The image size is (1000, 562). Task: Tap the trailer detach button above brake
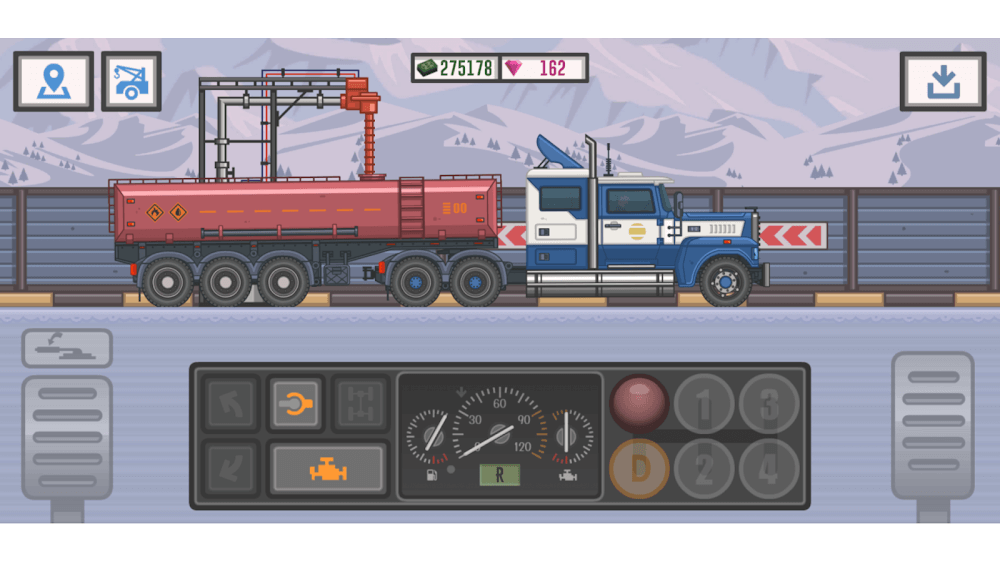(x=67, y=348)
